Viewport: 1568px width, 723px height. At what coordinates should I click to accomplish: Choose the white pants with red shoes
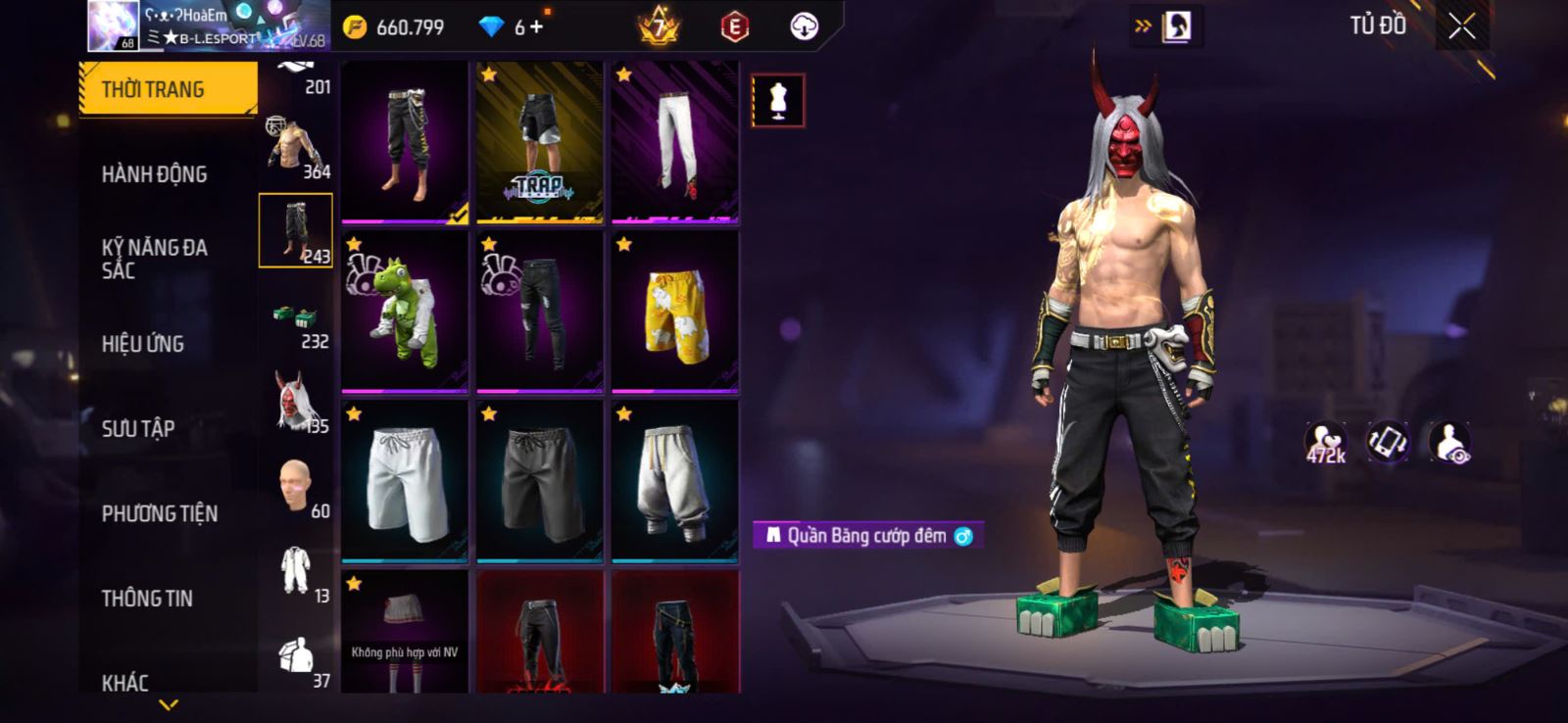click(674, 143)
